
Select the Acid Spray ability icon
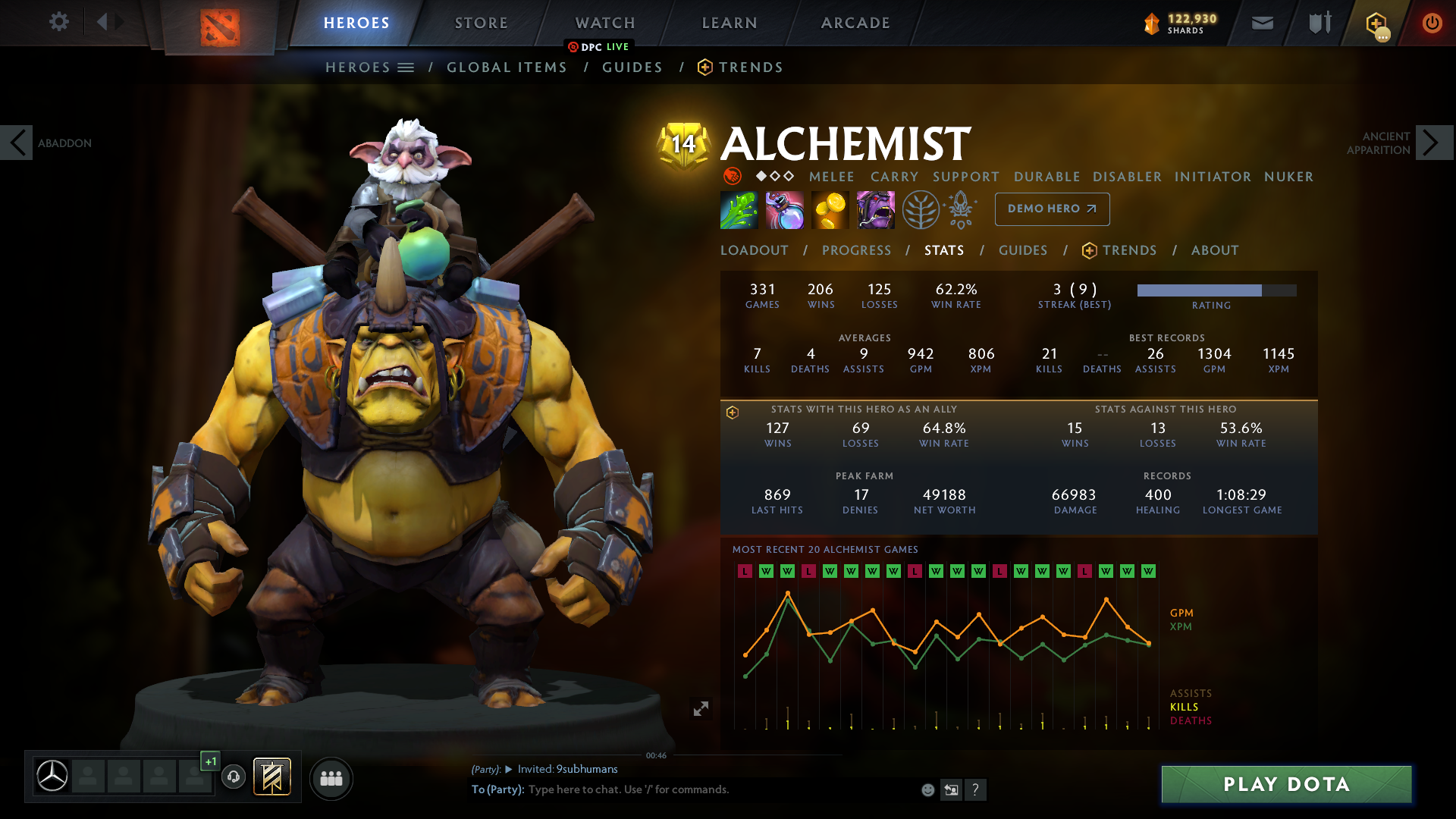pyautogui.click(x=739, y=210)
